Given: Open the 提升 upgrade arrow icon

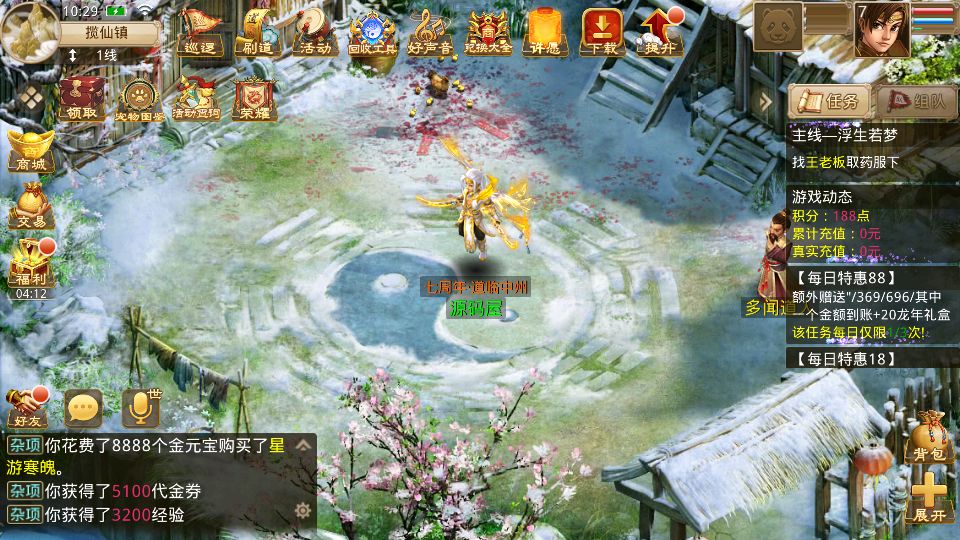Looking at the screenshot, I should click(x=659, y=31).
